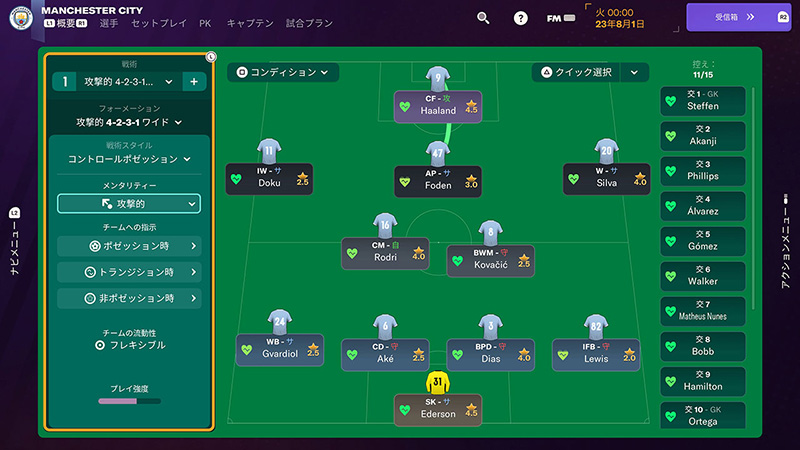Open the help question mark icon
The image size is (800, 450).
tap(520, 18)
